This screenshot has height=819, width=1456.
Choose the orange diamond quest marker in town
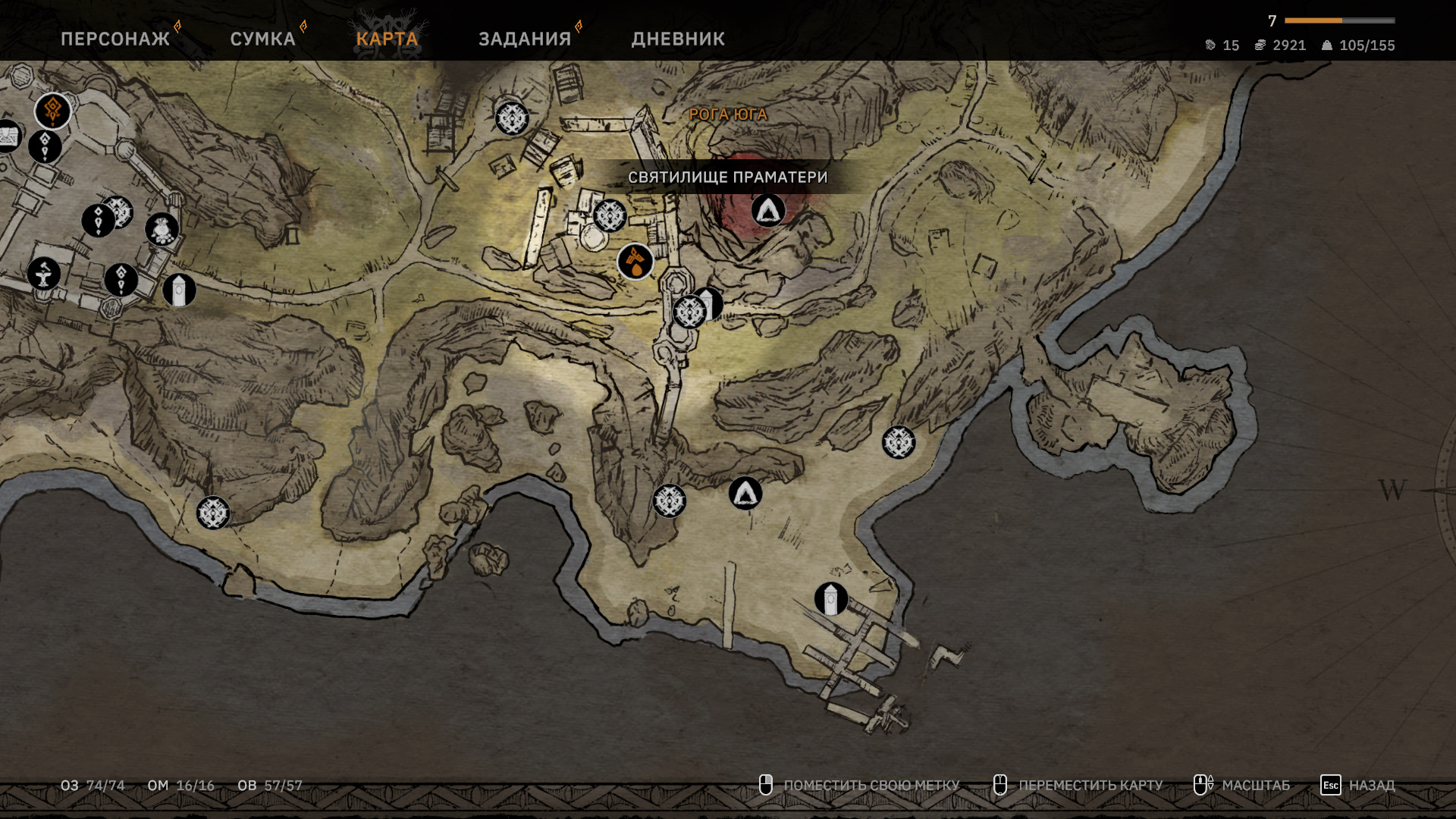click(53, 111)
